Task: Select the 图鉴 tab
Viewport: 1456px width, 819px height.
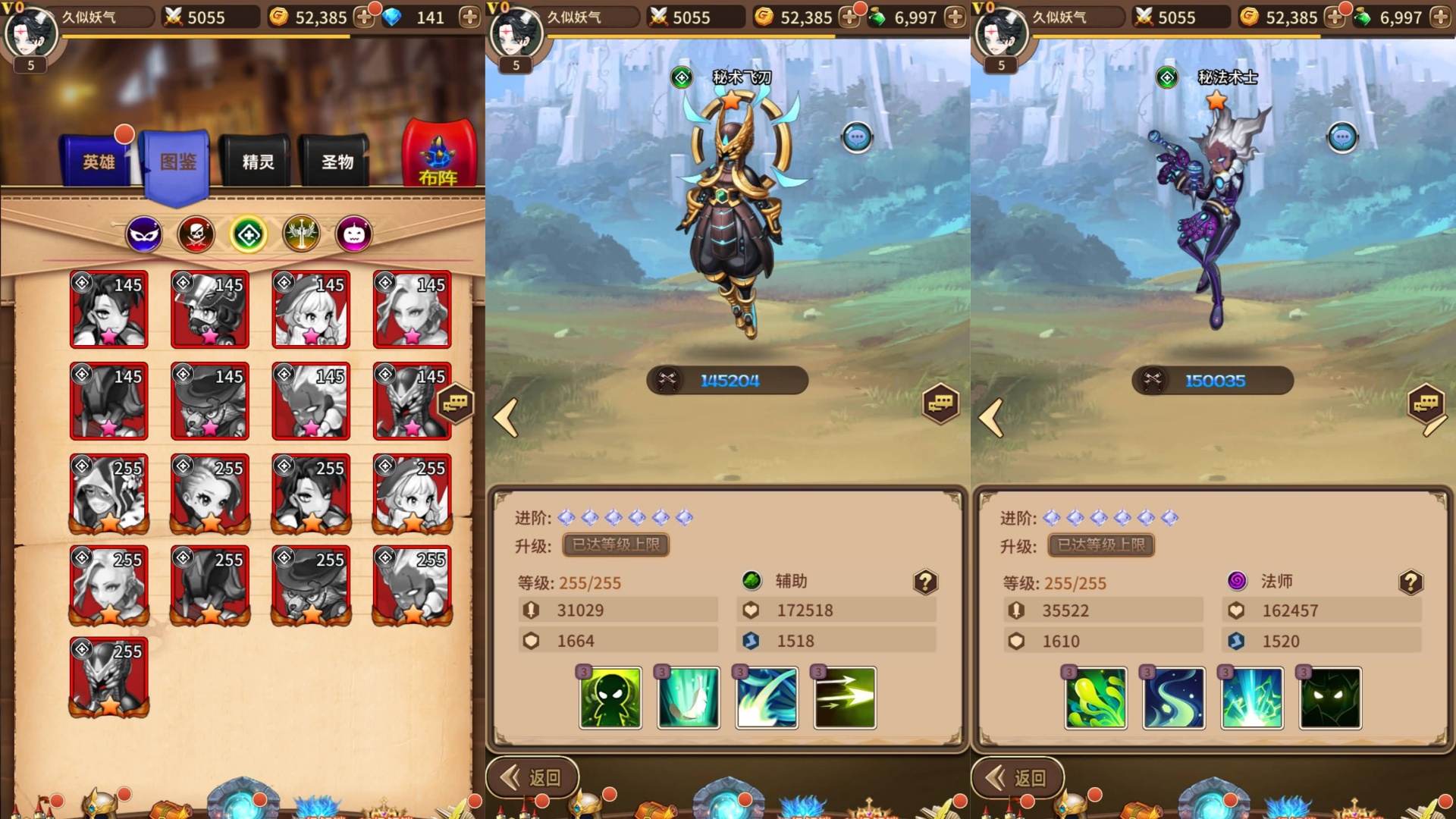Action: (x=178, y=162)
